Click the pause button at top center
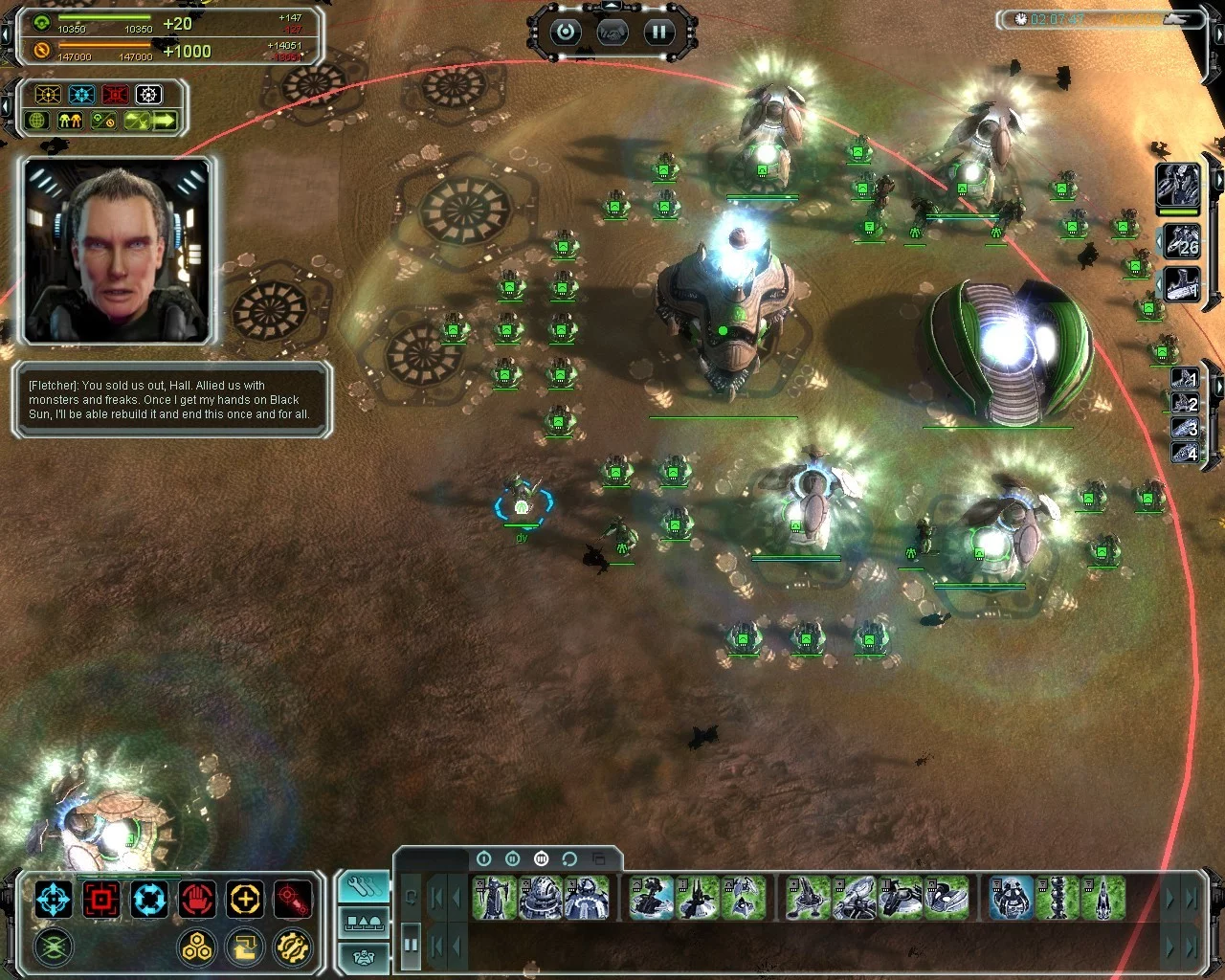1225x980 pixels. [x=658, y=33]
